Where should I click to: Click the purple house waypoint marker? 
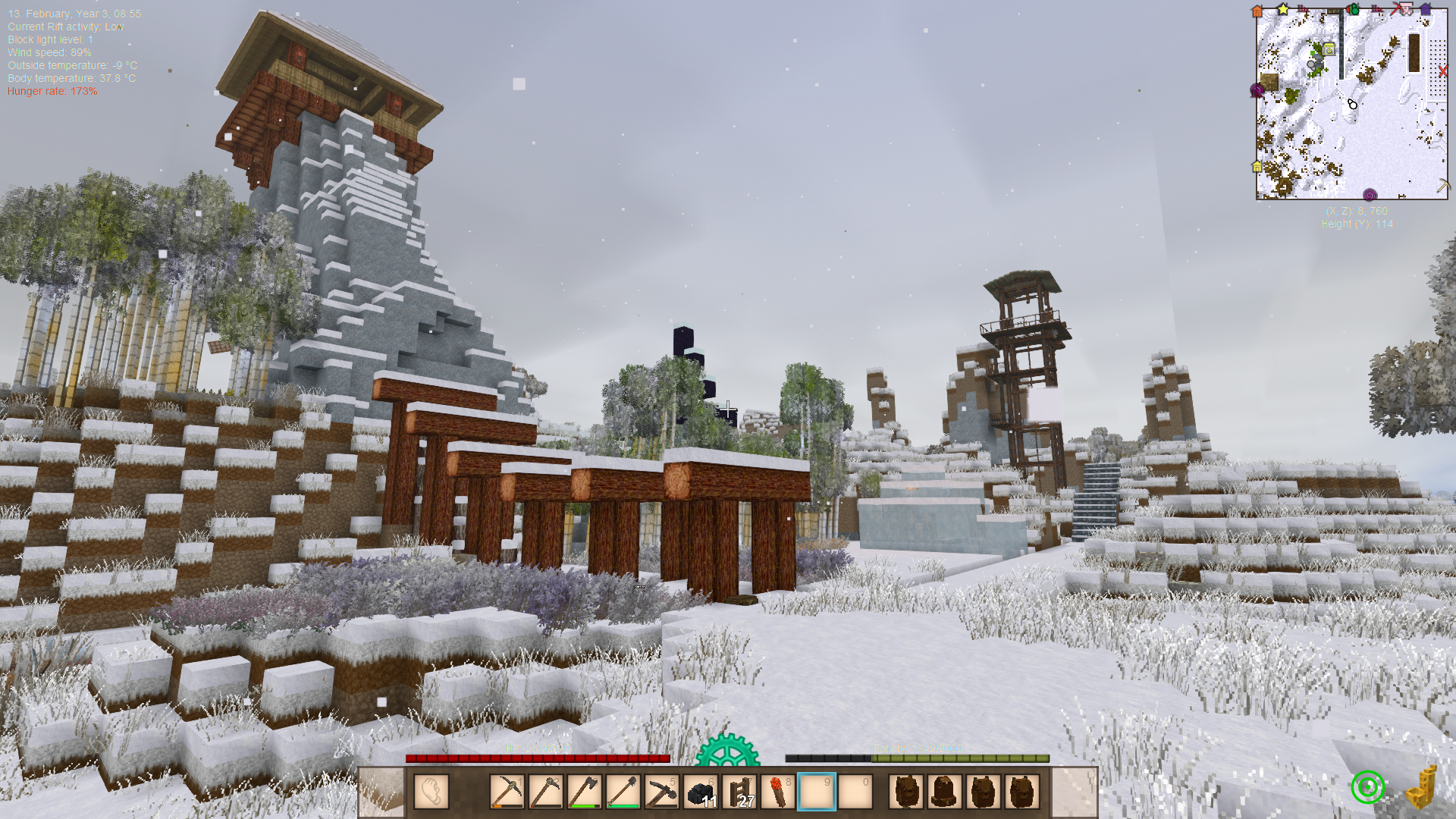[1426, 10]
